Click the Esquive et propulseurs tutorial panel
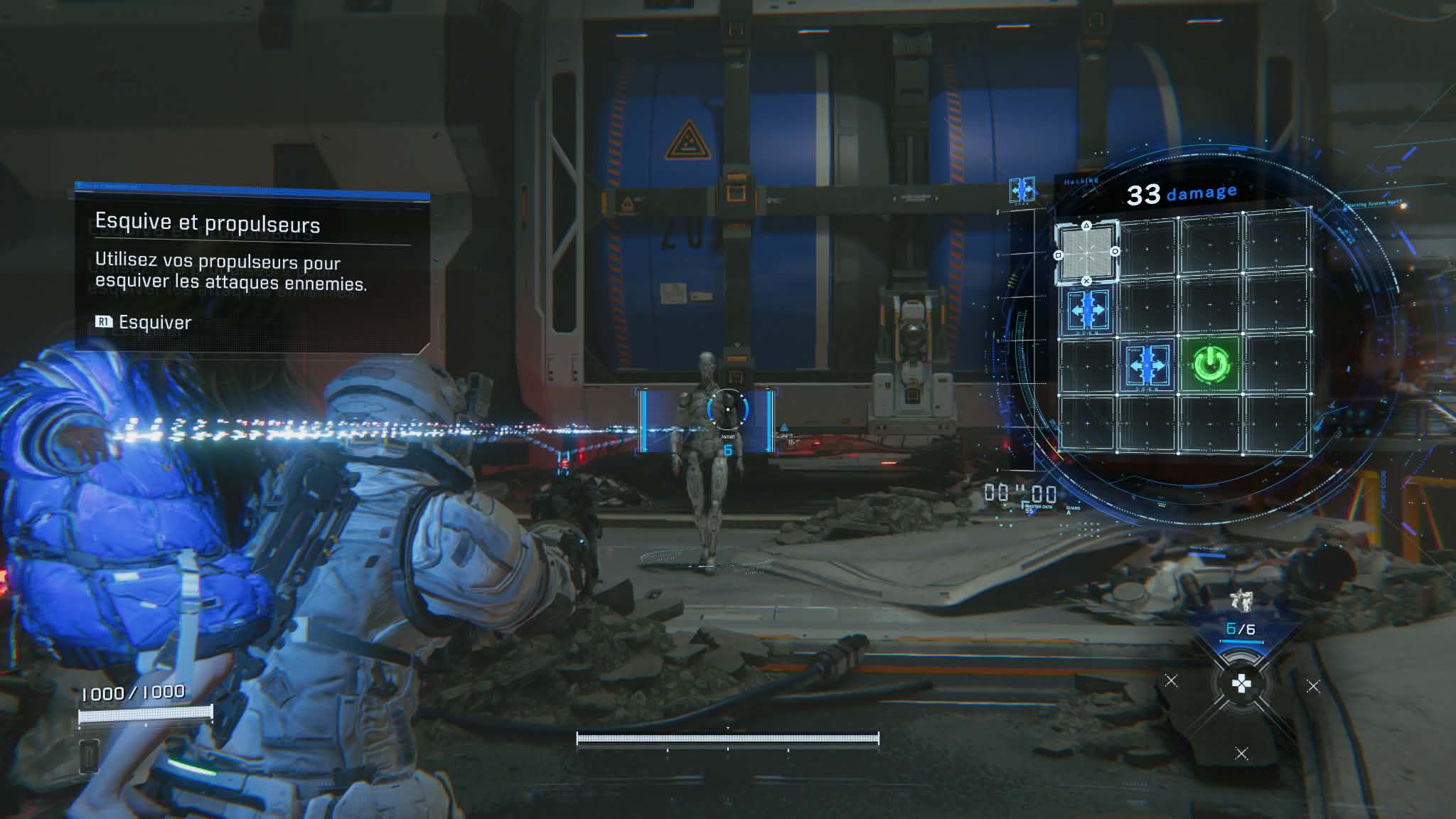This screenshot has width=1456, height=819. tap(252, 270)
